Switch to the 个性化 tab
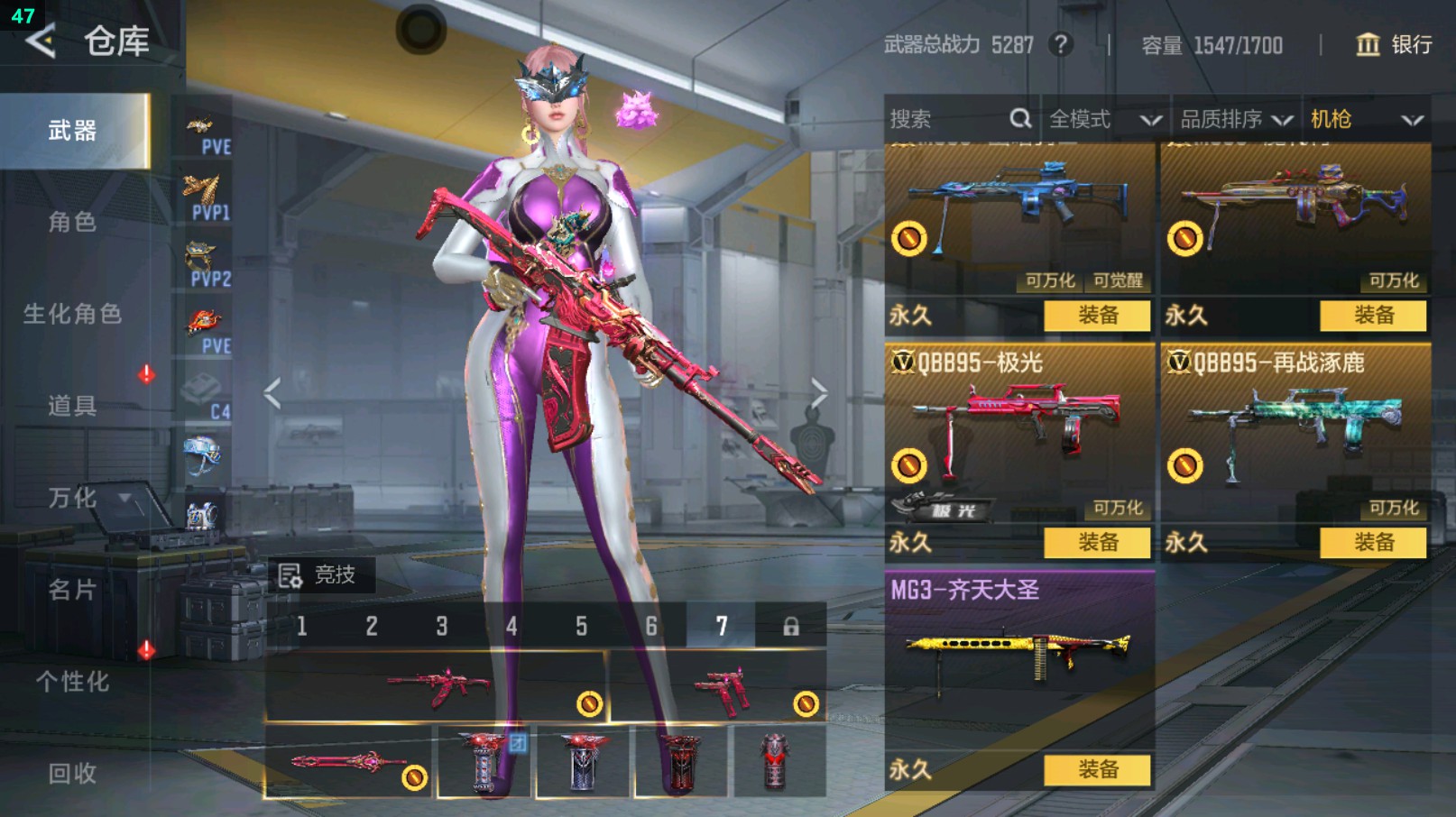This screenshot has width=1456, height=817. point(72,682)
